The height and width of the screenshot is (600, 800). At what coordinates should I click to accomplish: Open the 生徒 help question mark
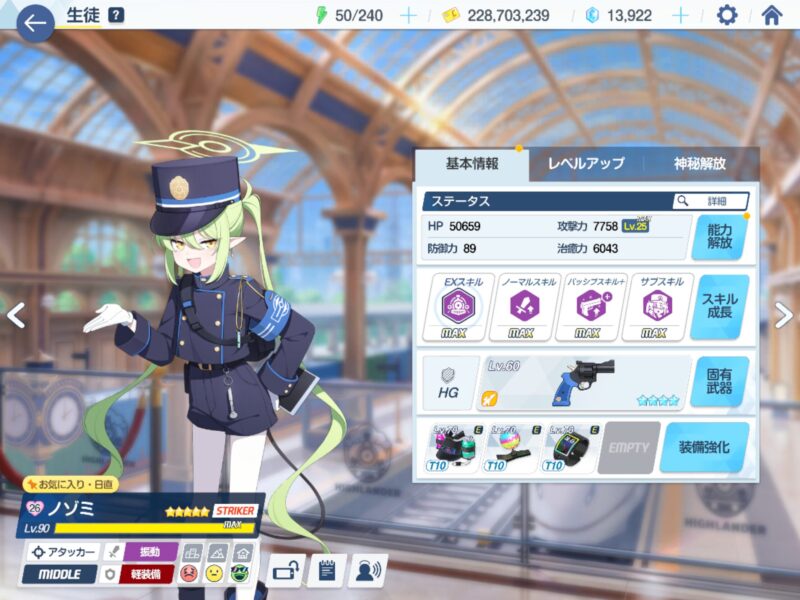tap(116, 15)
